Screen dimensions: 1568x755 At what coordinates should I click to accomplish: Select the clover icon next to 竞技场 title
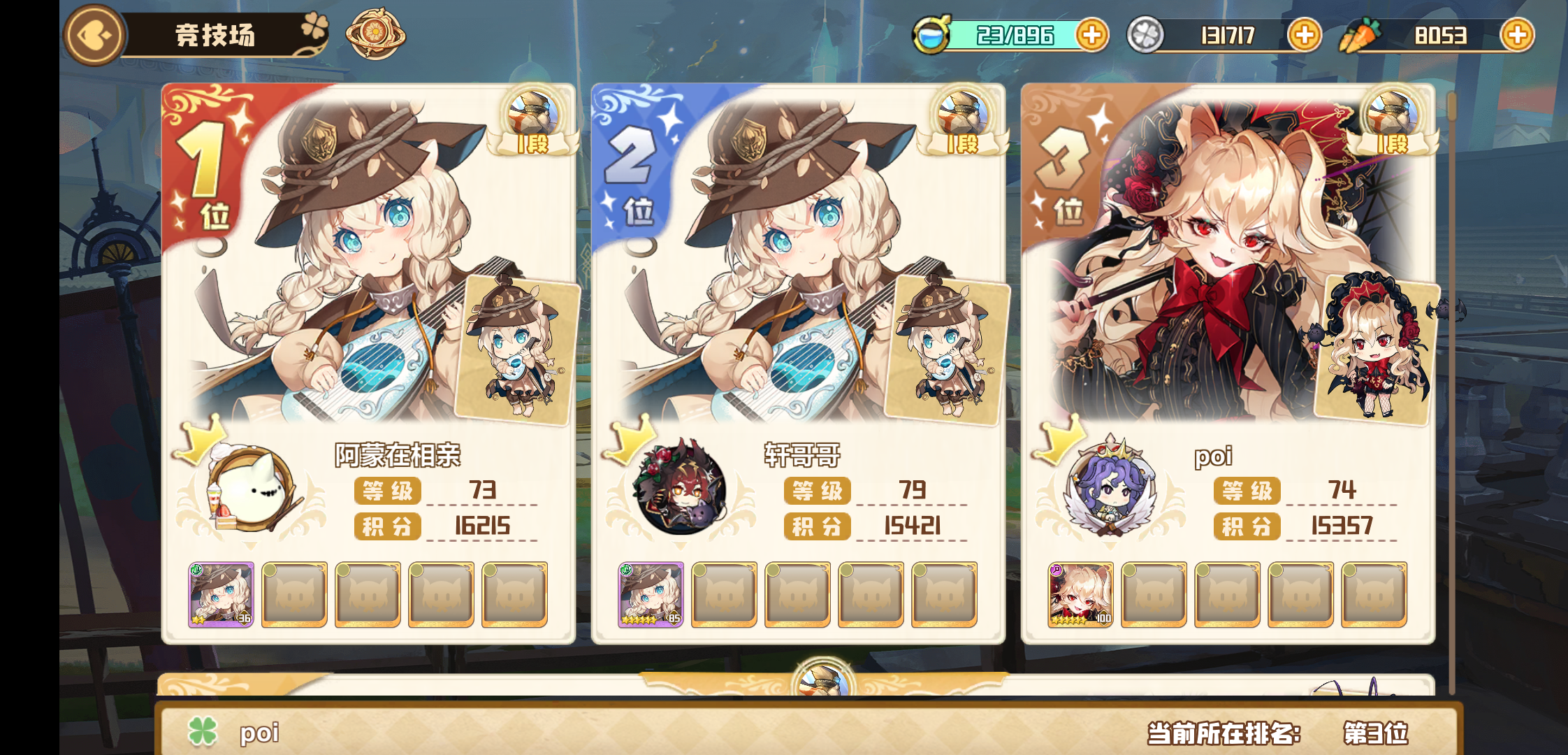tap(317, 29)
